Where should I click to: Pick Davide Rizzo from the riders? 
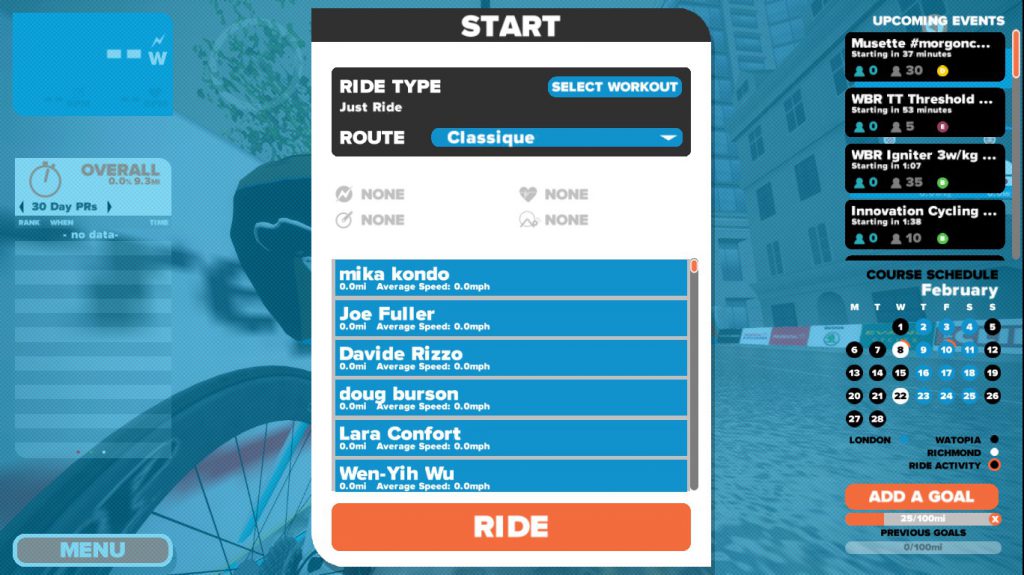510,358
